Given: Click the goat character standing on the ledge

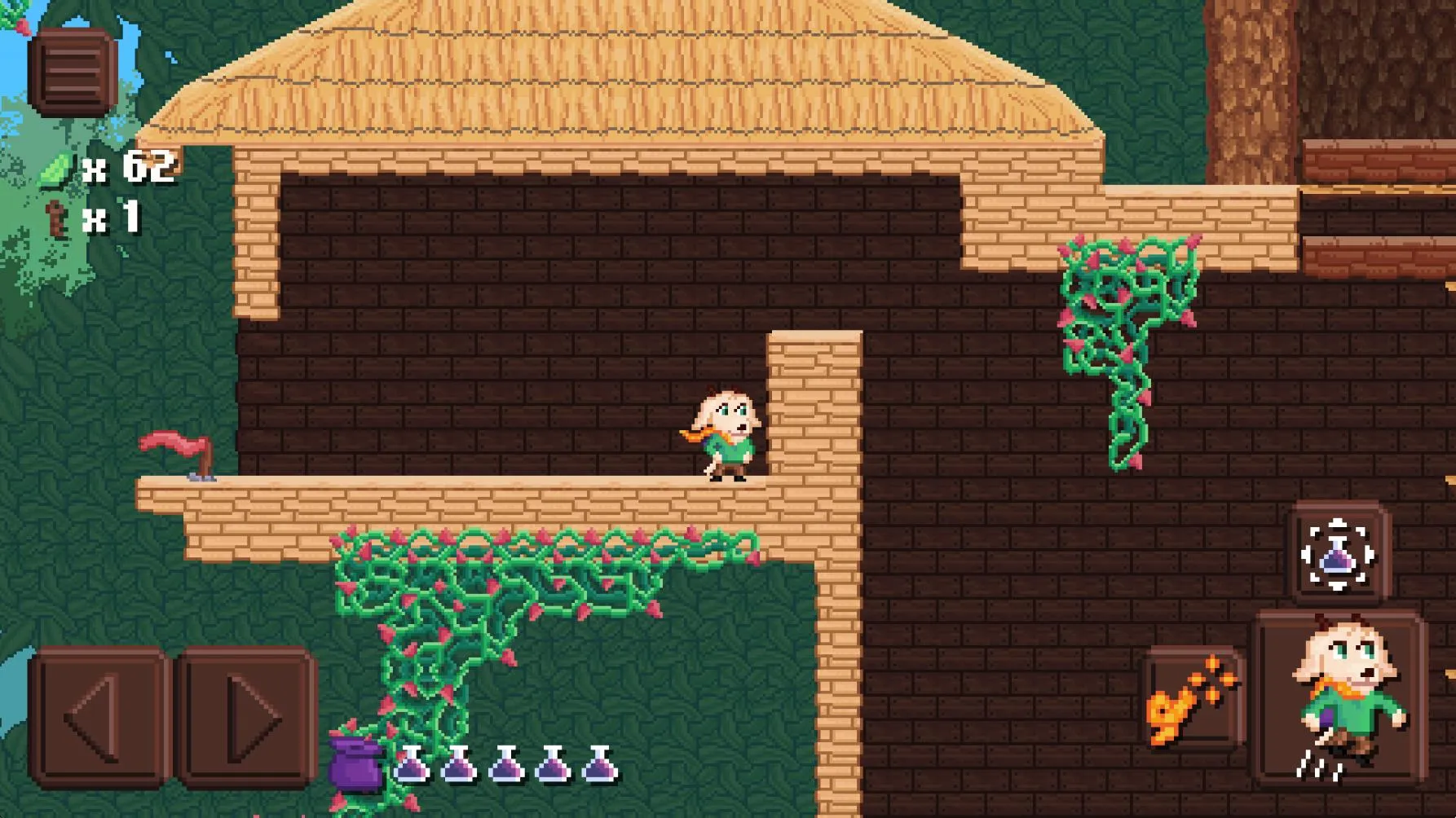Looking at the screenshot, I should tap(724, 436).
